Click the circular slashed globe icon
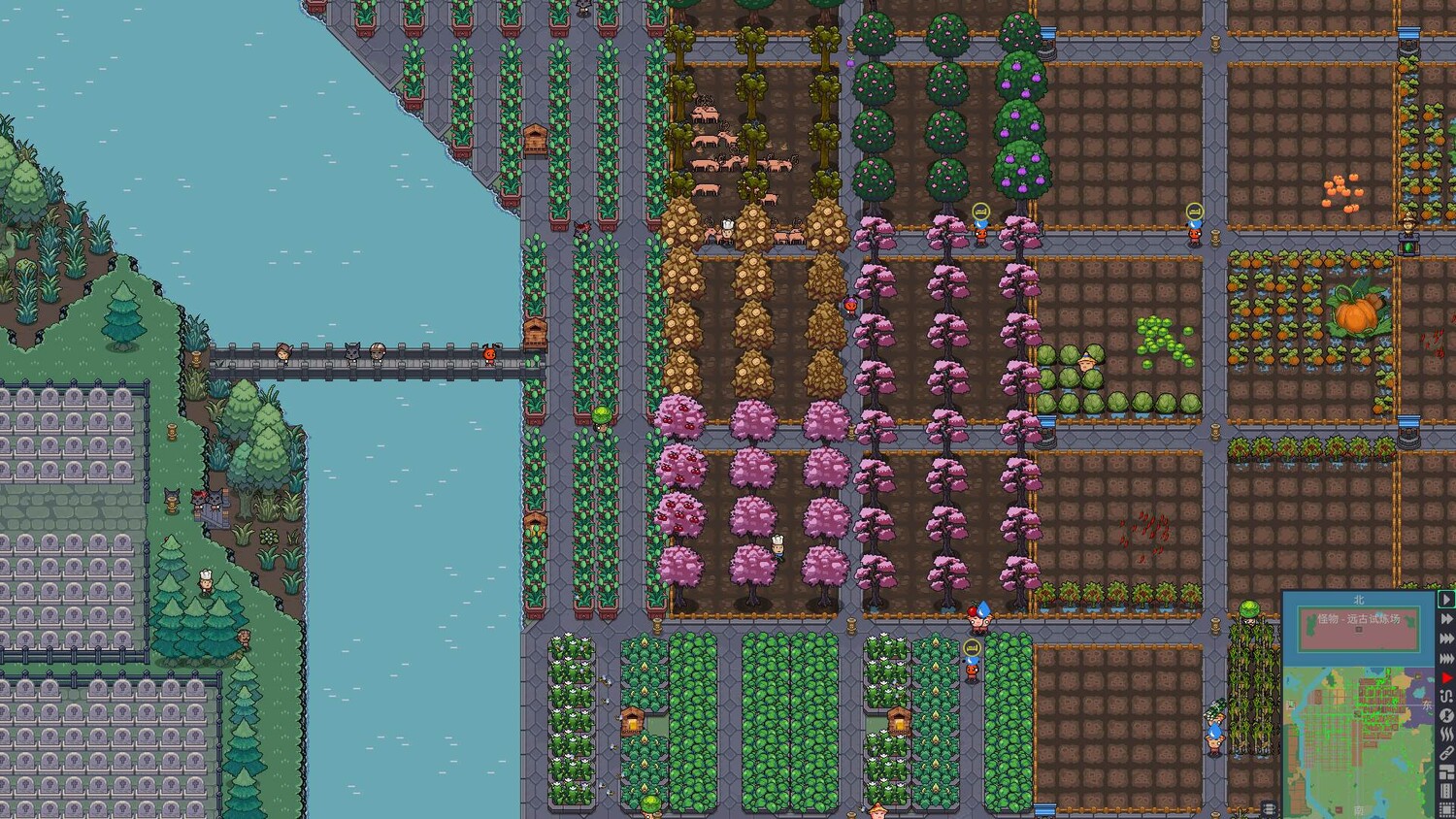 pos(1446,715)
